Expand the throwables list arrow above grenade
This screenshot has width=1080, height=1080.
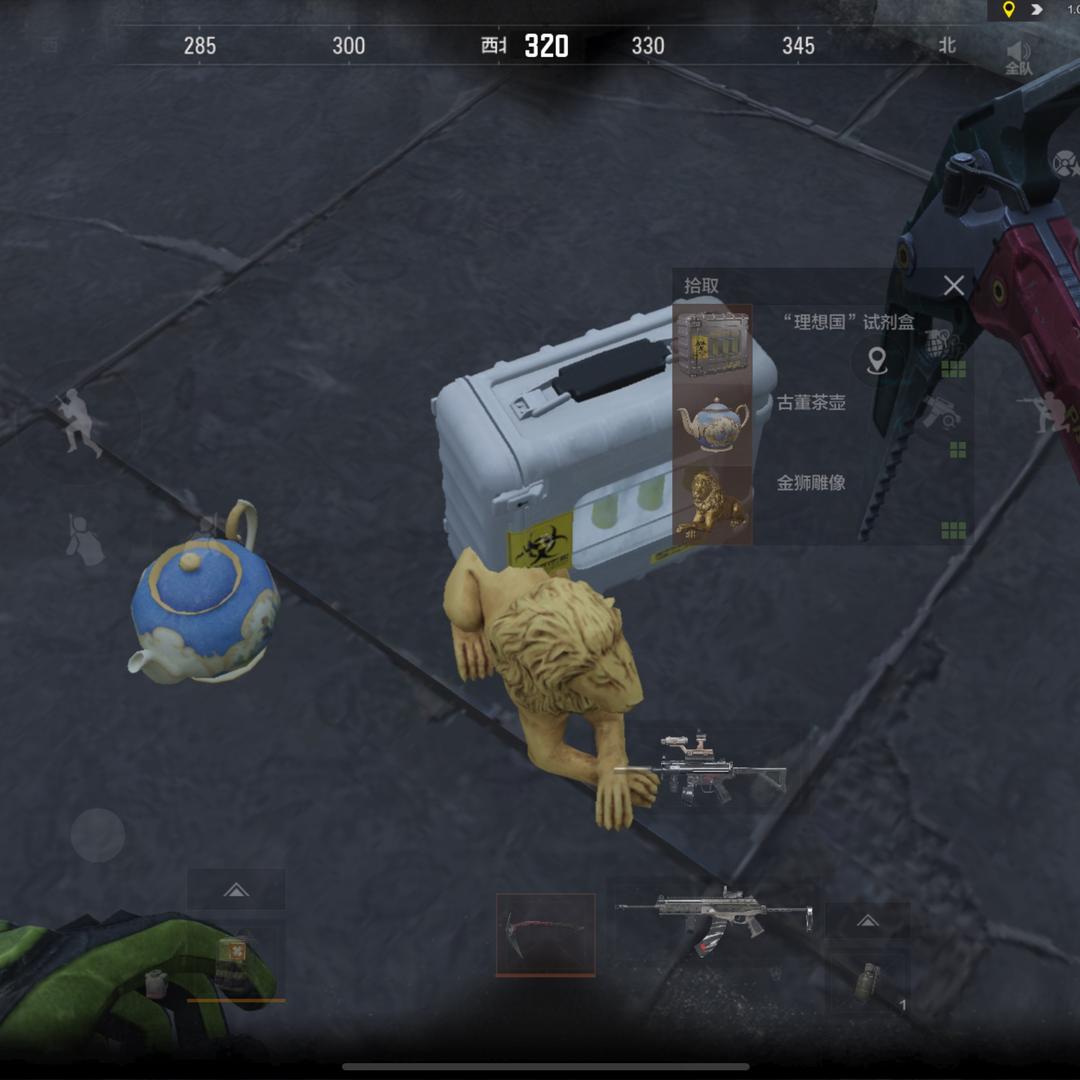(867, 920)
